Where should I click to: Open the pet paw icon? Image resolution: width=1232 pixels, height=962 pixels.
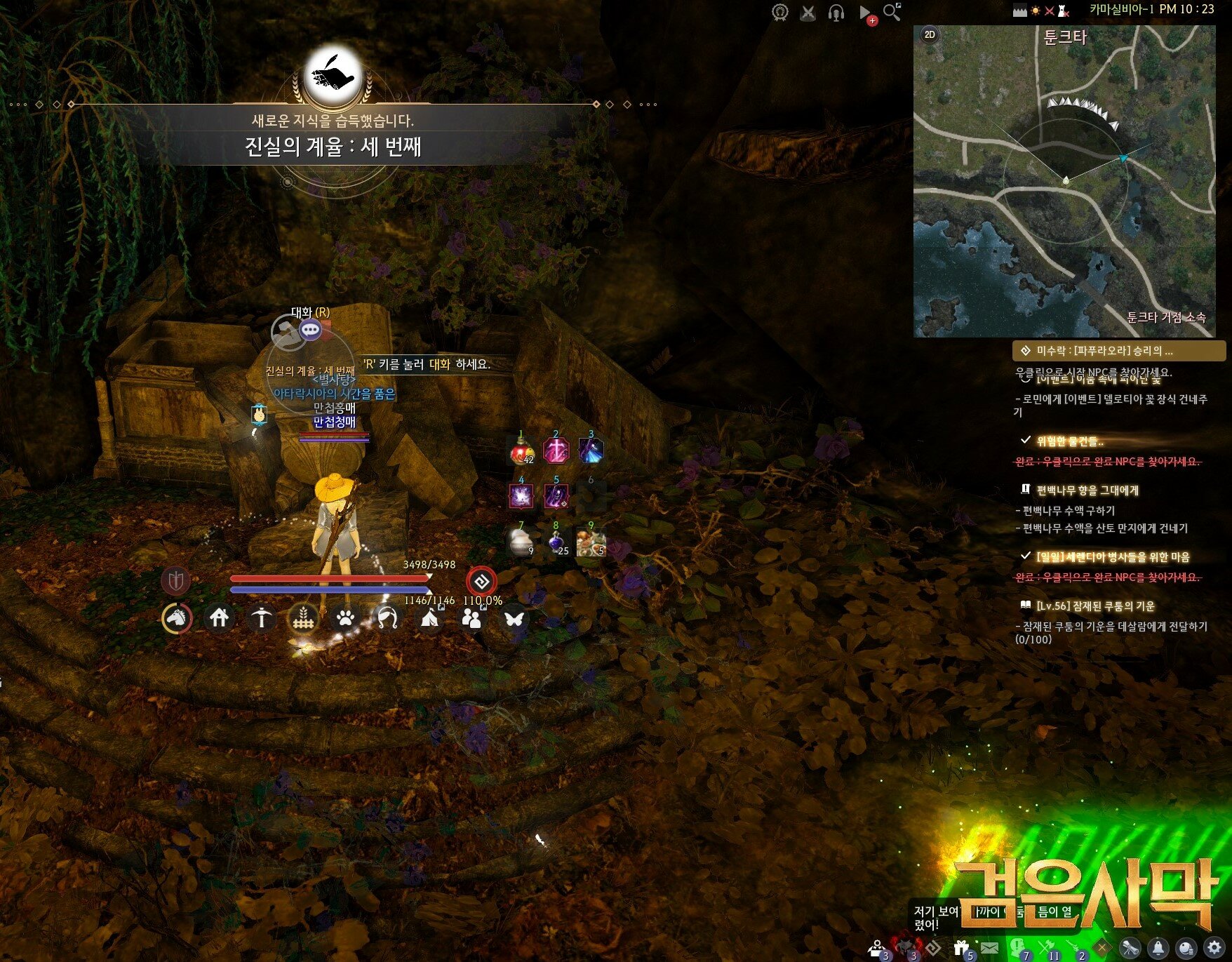tap(345, 618)
